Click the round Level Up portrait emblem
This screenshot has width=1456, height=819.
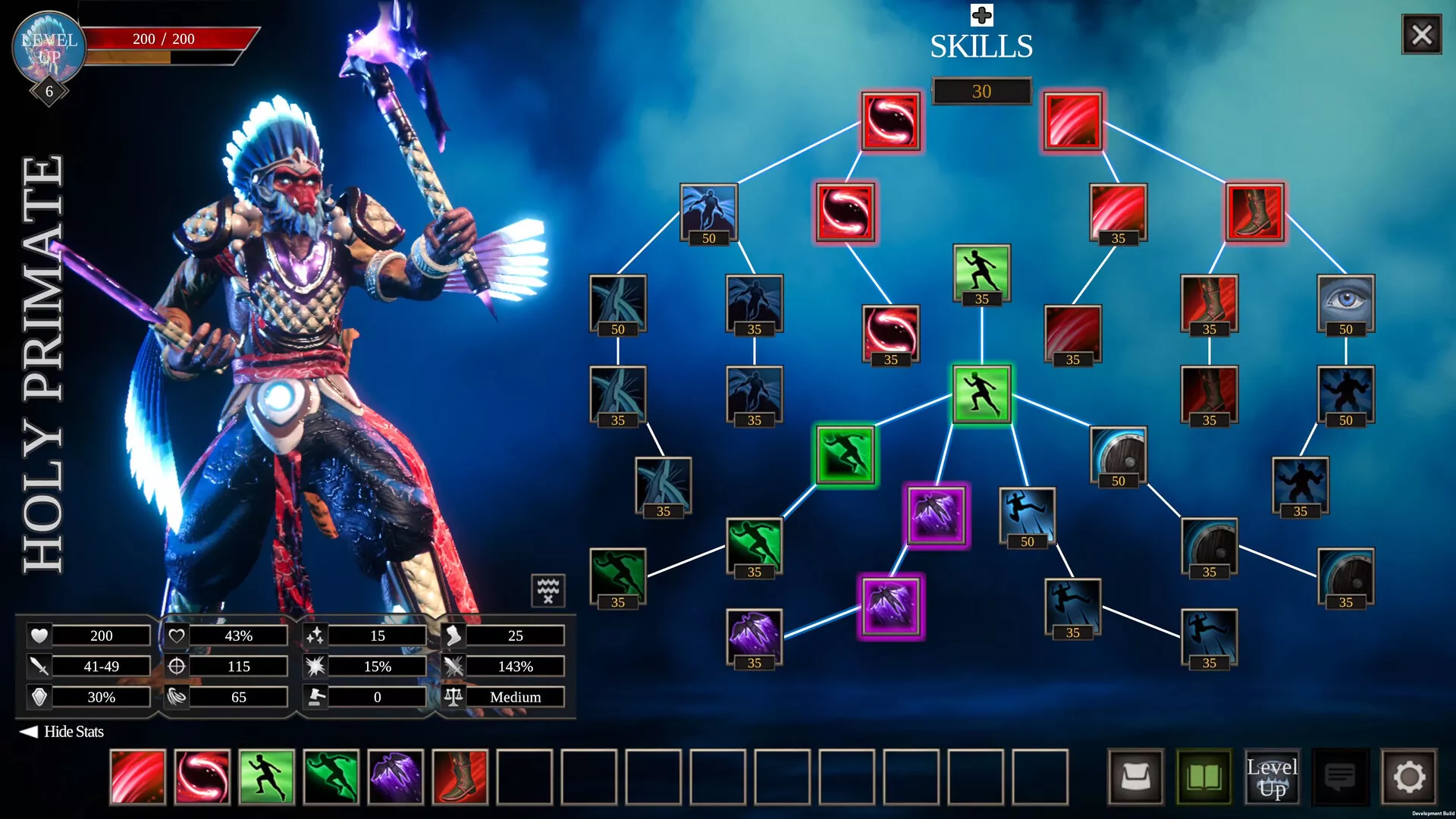49,47
